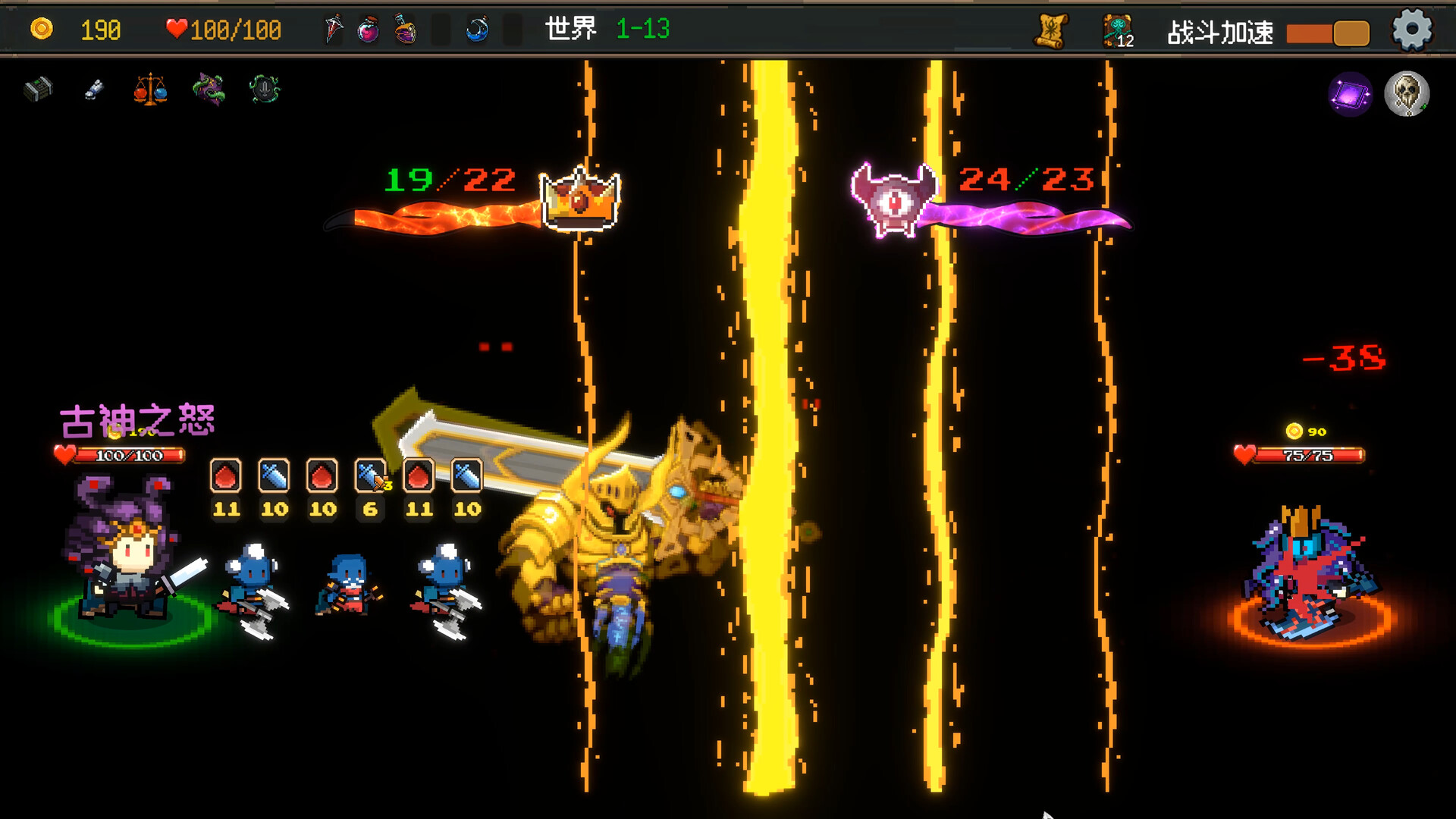Select the purple crystal card icon
1456x819 pixels.
pyautogui.click(x=1350, y=95)
